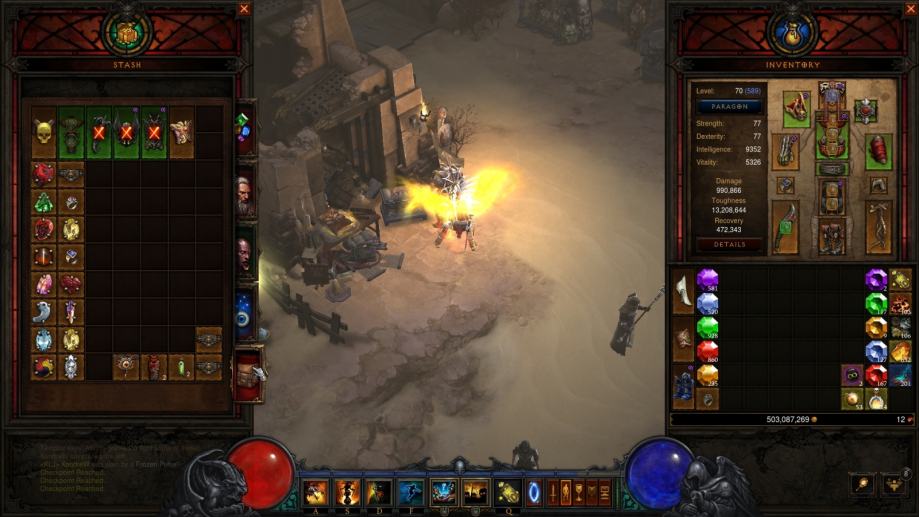919x517 pixels.
Task: Pick the horned beast head item in stash
Action: click(181, 133)
